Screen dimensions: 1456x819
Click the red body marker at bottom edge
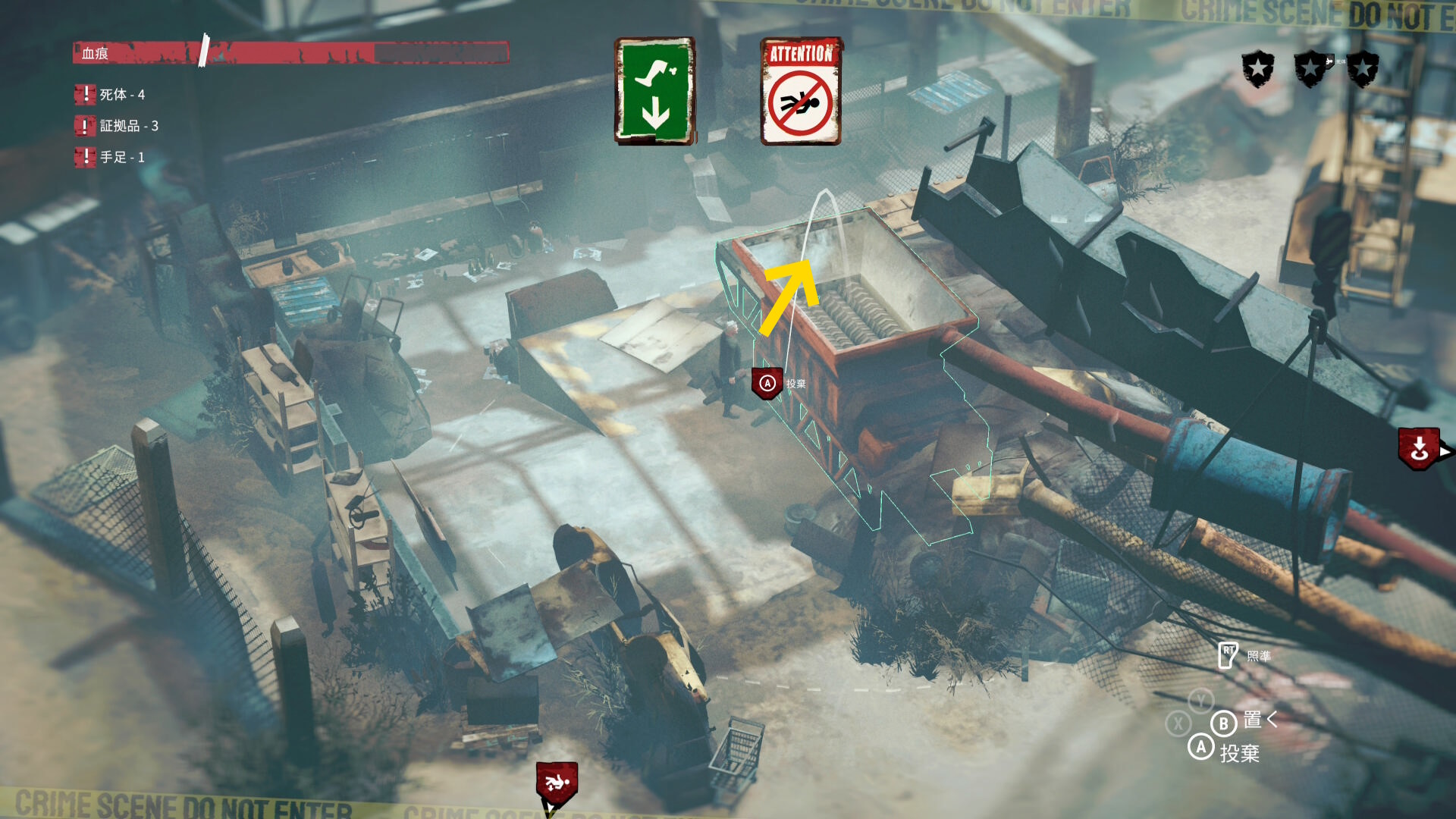click(x=557, y=783)
